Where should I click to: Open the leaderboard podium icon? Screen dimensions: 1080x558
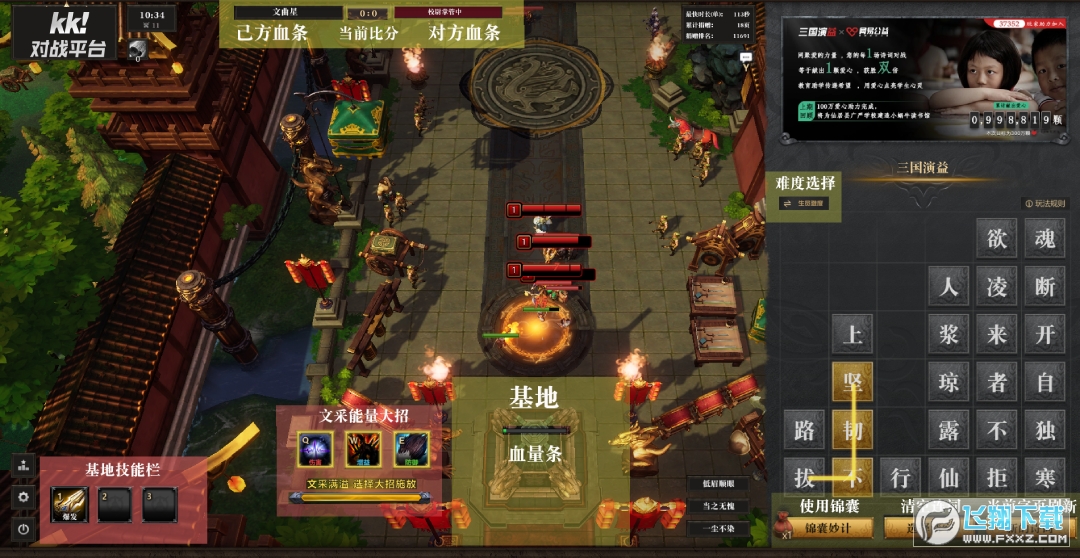coord(24,466)
